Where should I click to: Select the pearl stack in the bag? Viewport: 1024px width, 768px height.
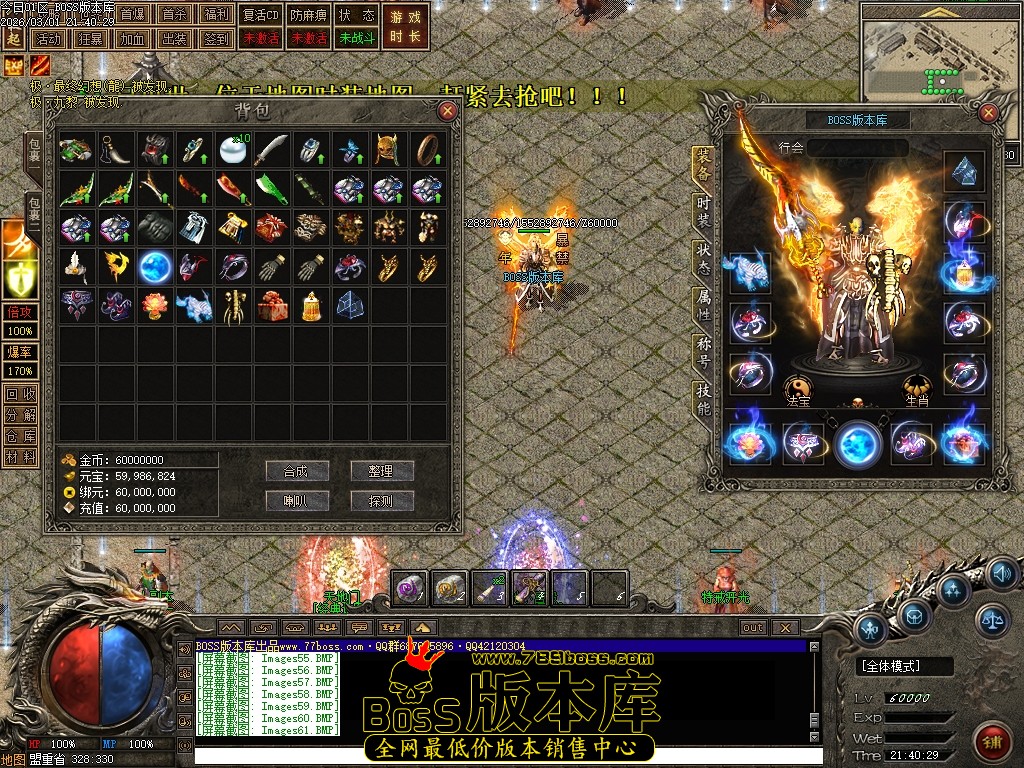(x=232, y=150)
